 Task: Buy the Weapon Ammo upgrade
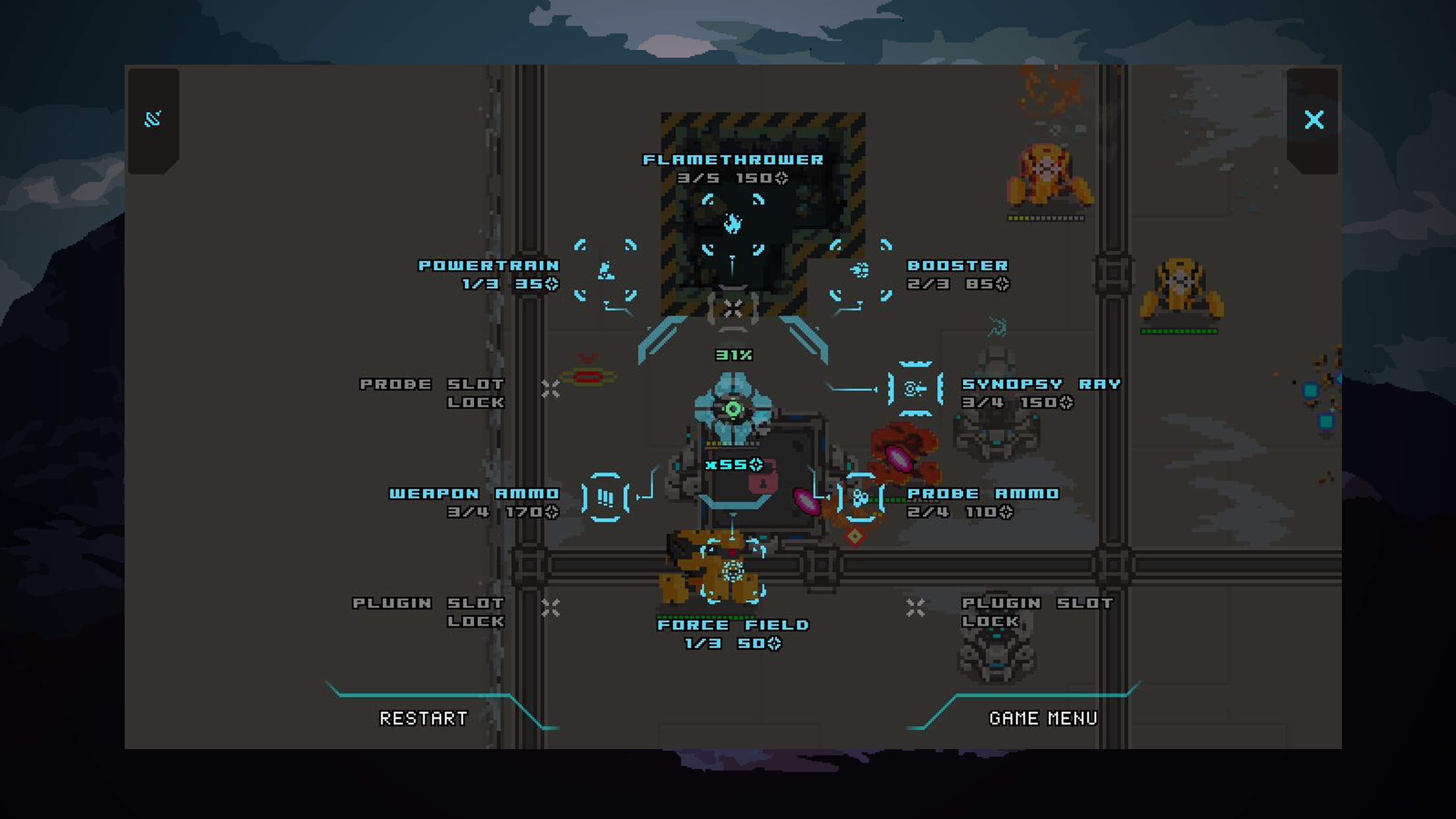click(x=605, y=498)
